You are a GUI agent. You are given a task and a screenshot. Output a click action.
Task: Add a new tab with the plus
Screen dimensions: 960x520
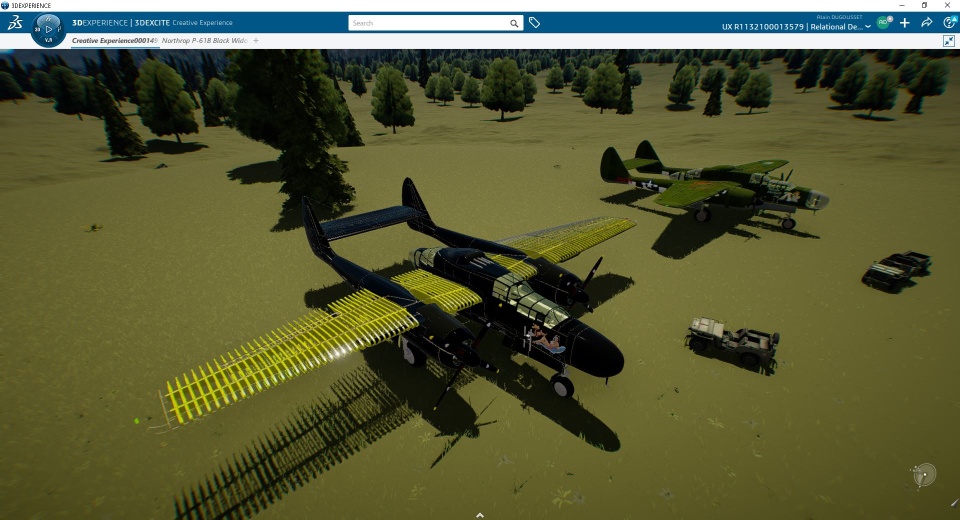(x=256, y=41)
